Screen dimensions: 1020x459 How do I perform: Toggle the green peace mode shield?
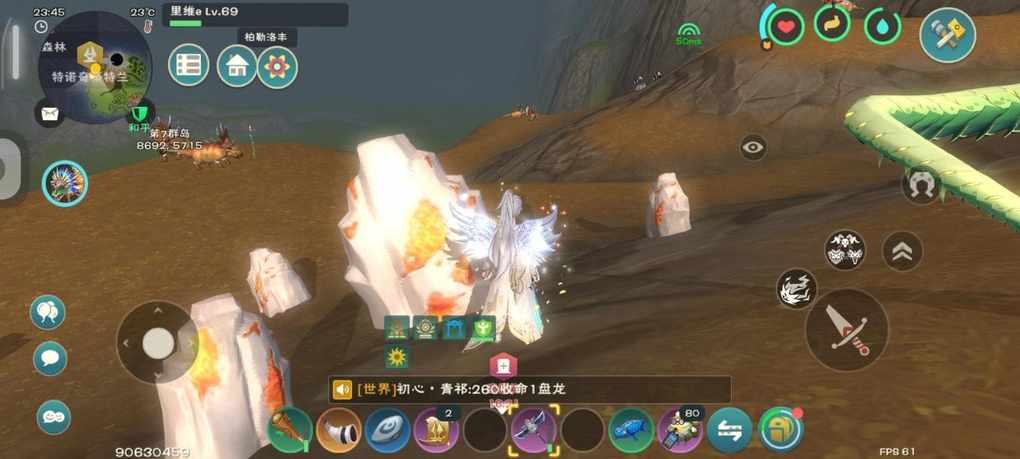click(140, 112)
